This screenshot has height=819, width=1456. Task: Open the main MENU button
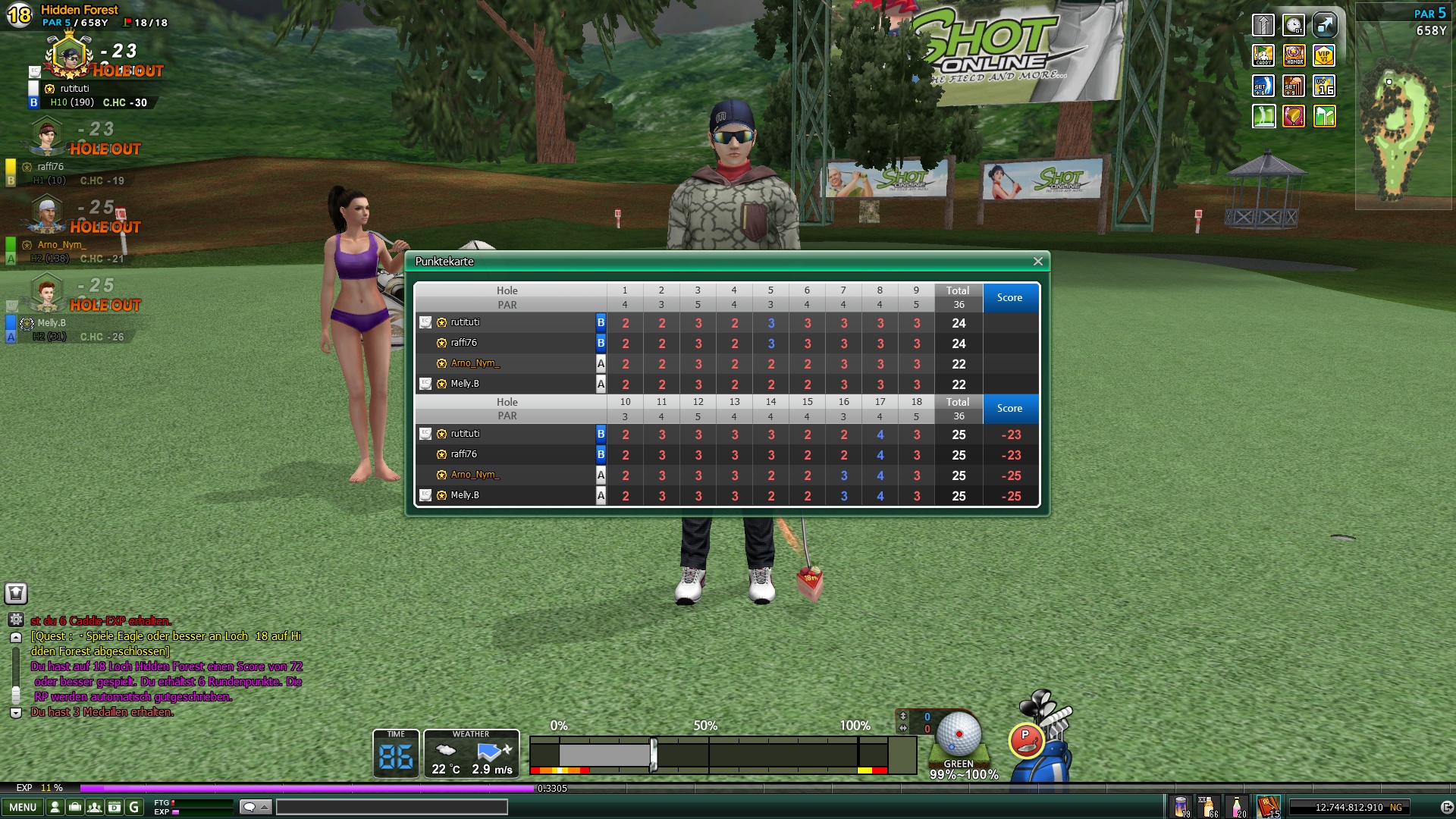pyautogui.click(x=23, y=808)
